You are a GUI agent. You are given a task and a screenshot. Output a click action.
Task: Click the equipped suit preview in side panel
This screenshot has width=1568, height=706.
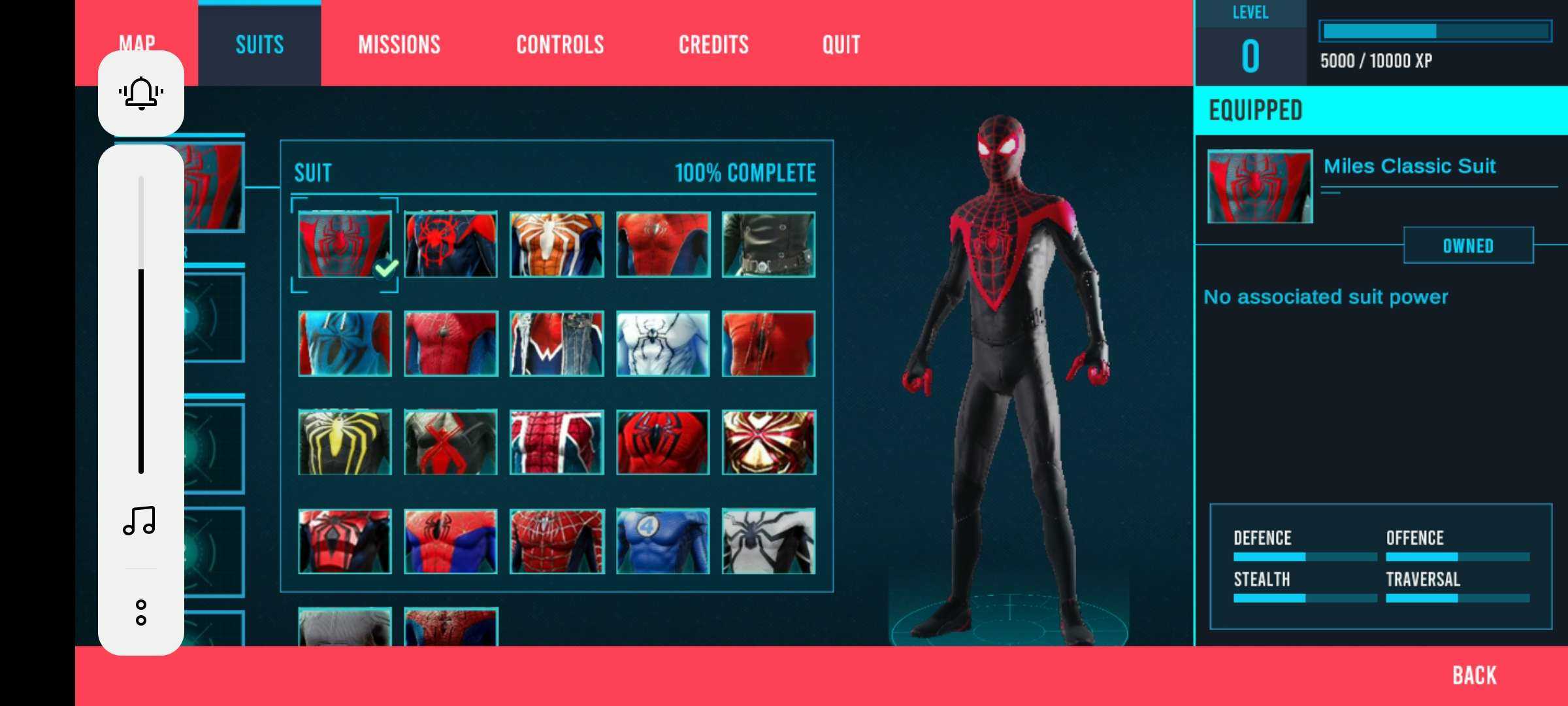coord(1260,186)
